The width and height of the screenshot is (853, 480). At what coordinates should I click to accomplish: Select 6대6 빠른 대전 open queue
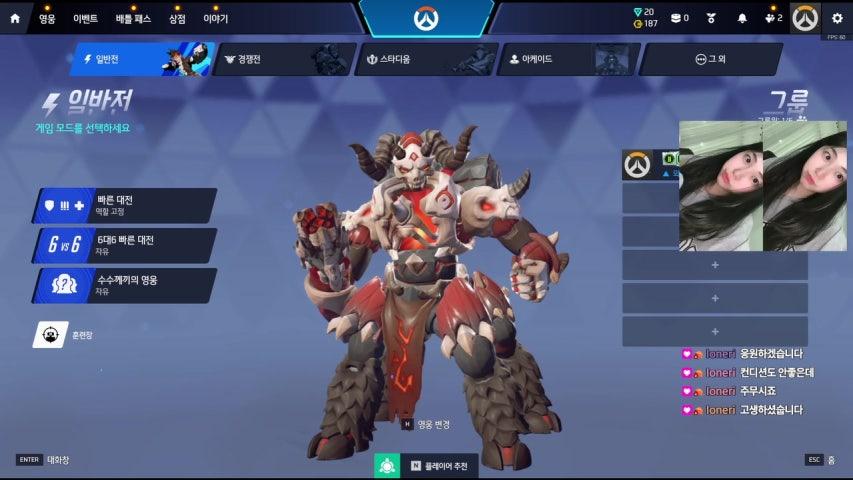click(125, 245)
